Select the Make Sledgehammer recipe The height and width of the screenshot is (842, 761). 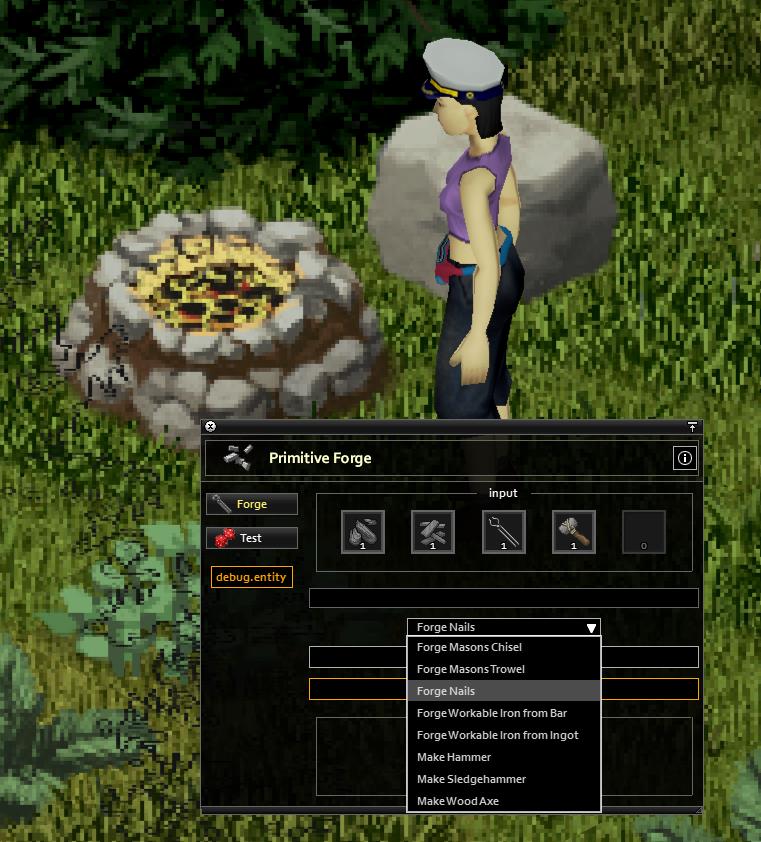[x=471, y=779]
